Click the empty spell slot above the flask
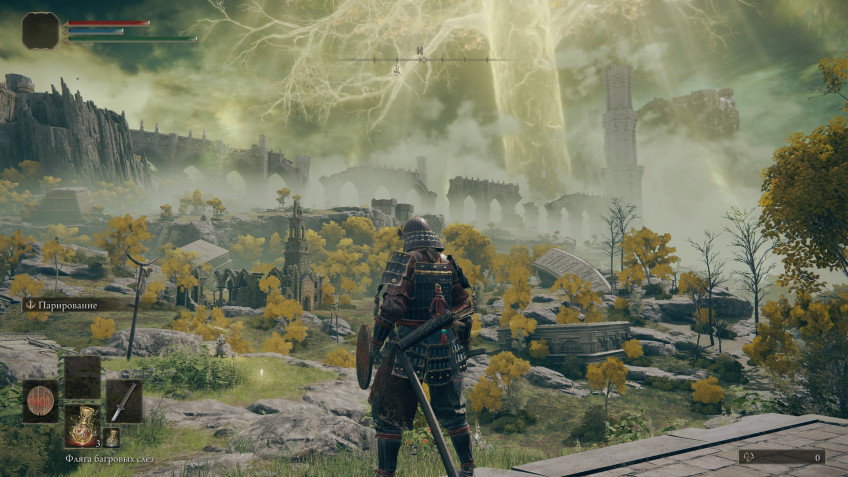 coord(82,377)
